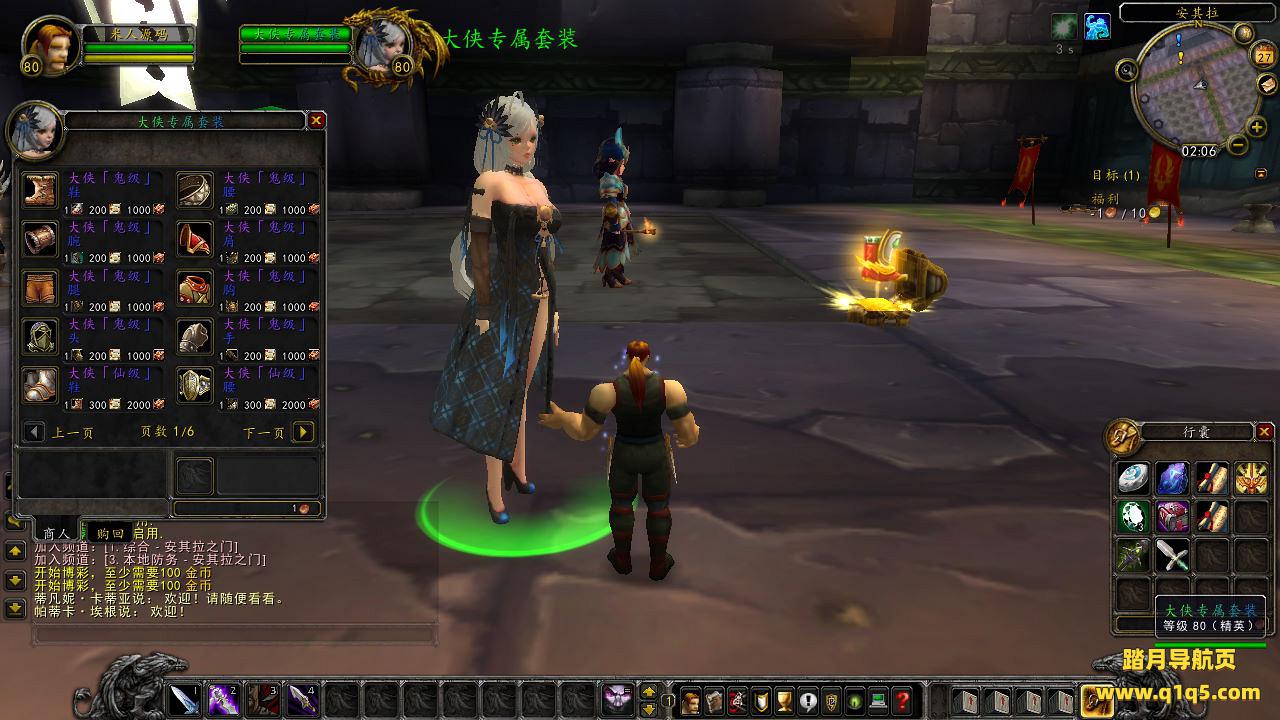1280x720 pixels.
Task: Go to the next merchant page (下一页)
Action: [304, 432]
